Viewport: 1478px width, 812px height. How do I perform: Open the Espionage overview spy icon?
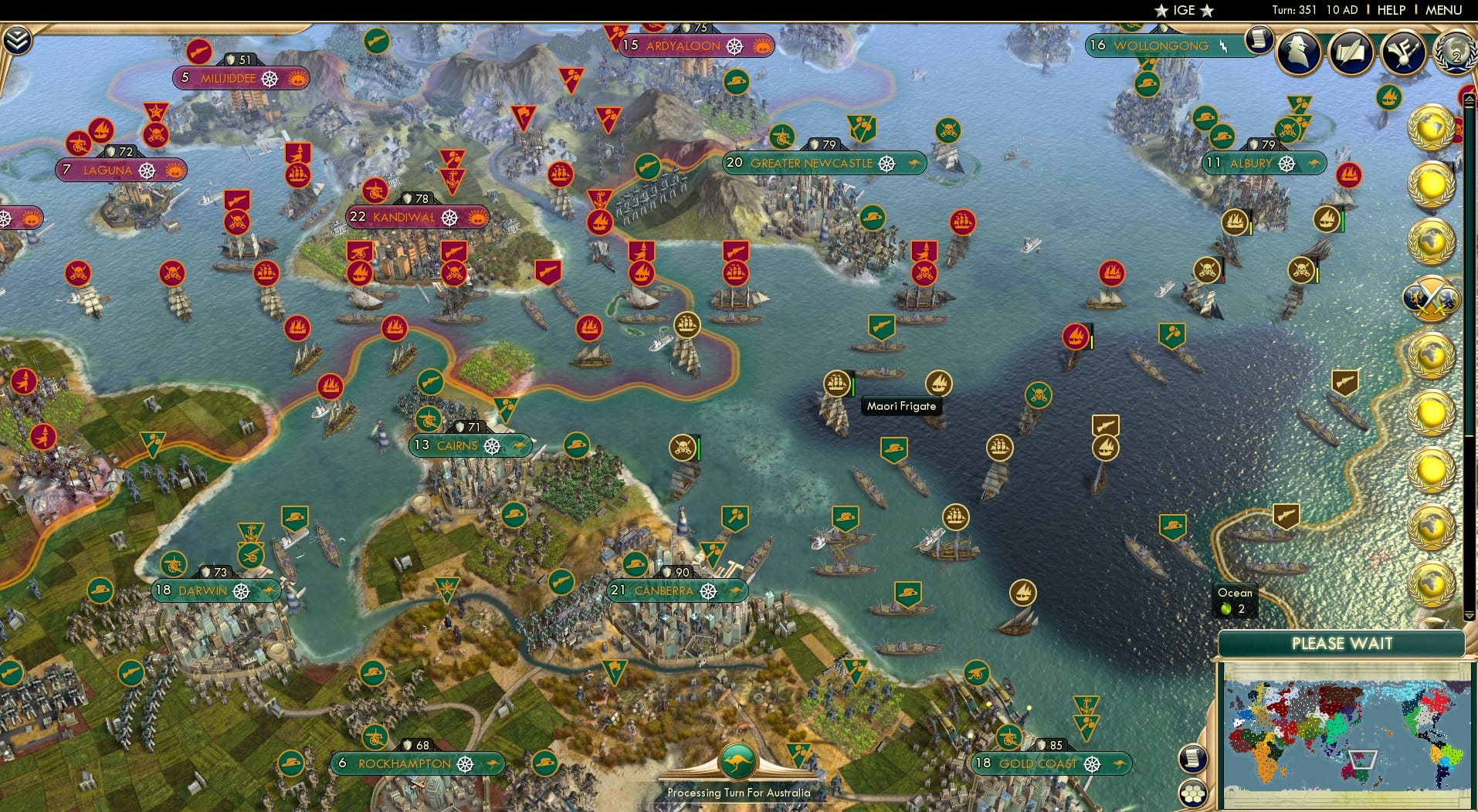tap(1298, 51)
